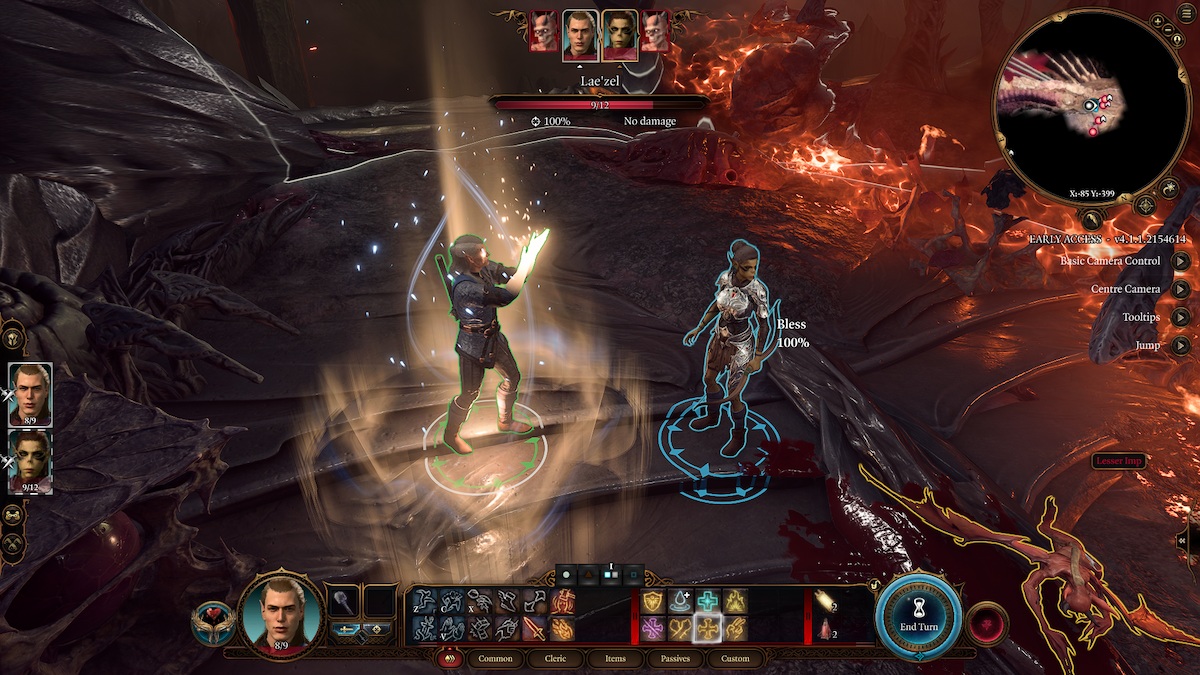Select the mace weapon slot

click(344, 601)
